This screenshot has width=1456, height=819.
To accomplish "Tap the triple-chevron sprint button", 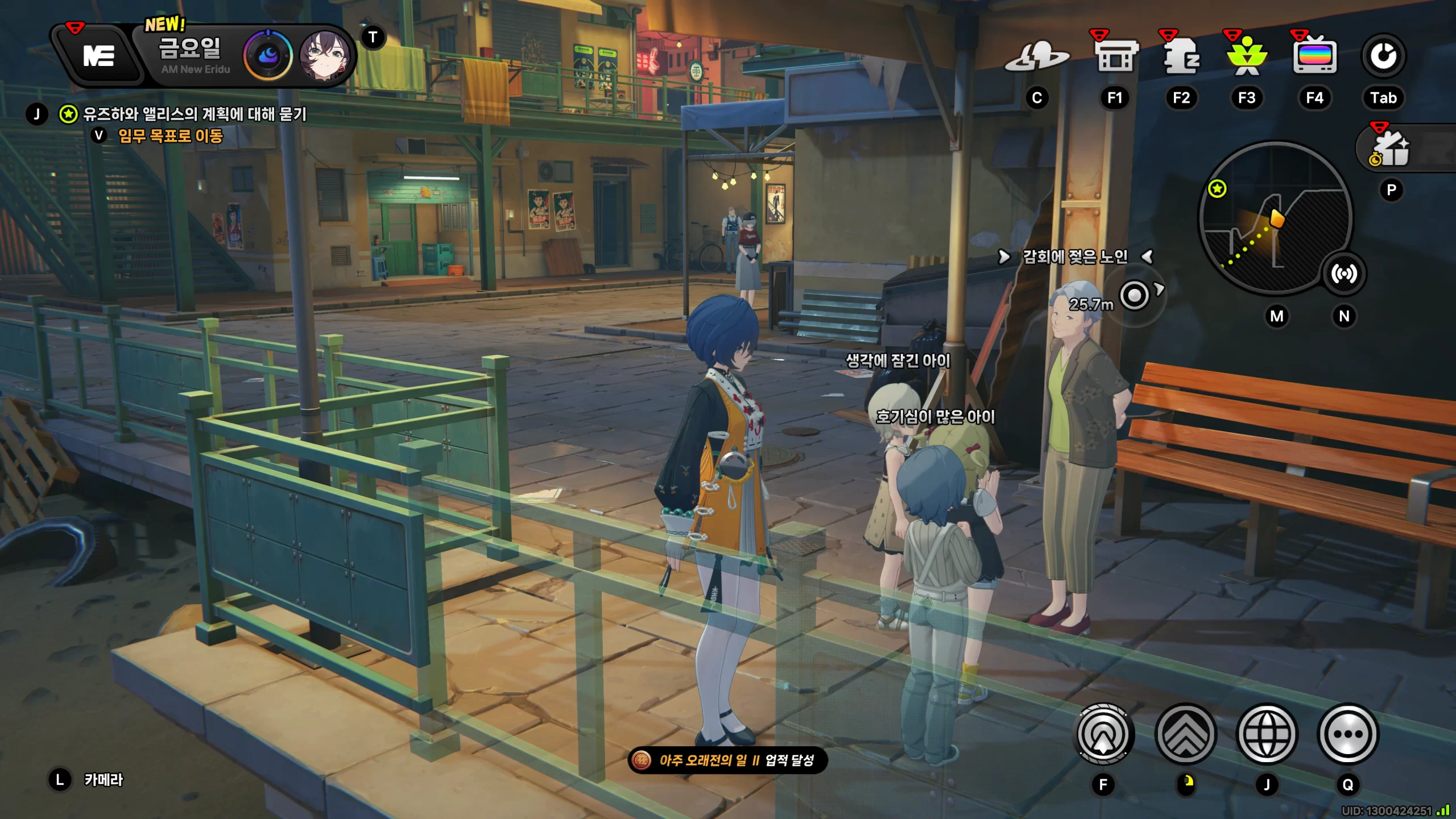I will (1186, 734).
